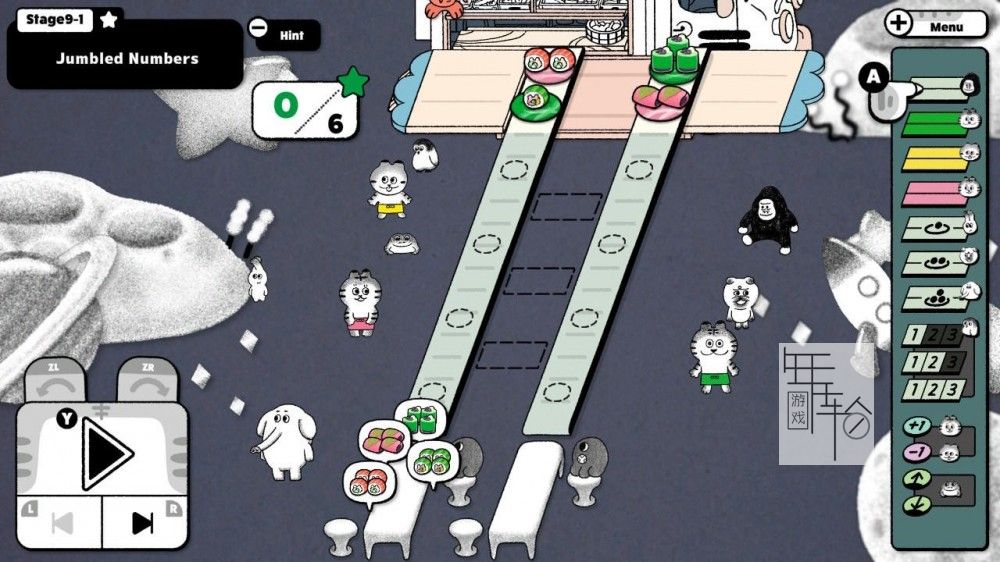Start the conveyor with the play button

pyautogui.click(x=107, y=453)
